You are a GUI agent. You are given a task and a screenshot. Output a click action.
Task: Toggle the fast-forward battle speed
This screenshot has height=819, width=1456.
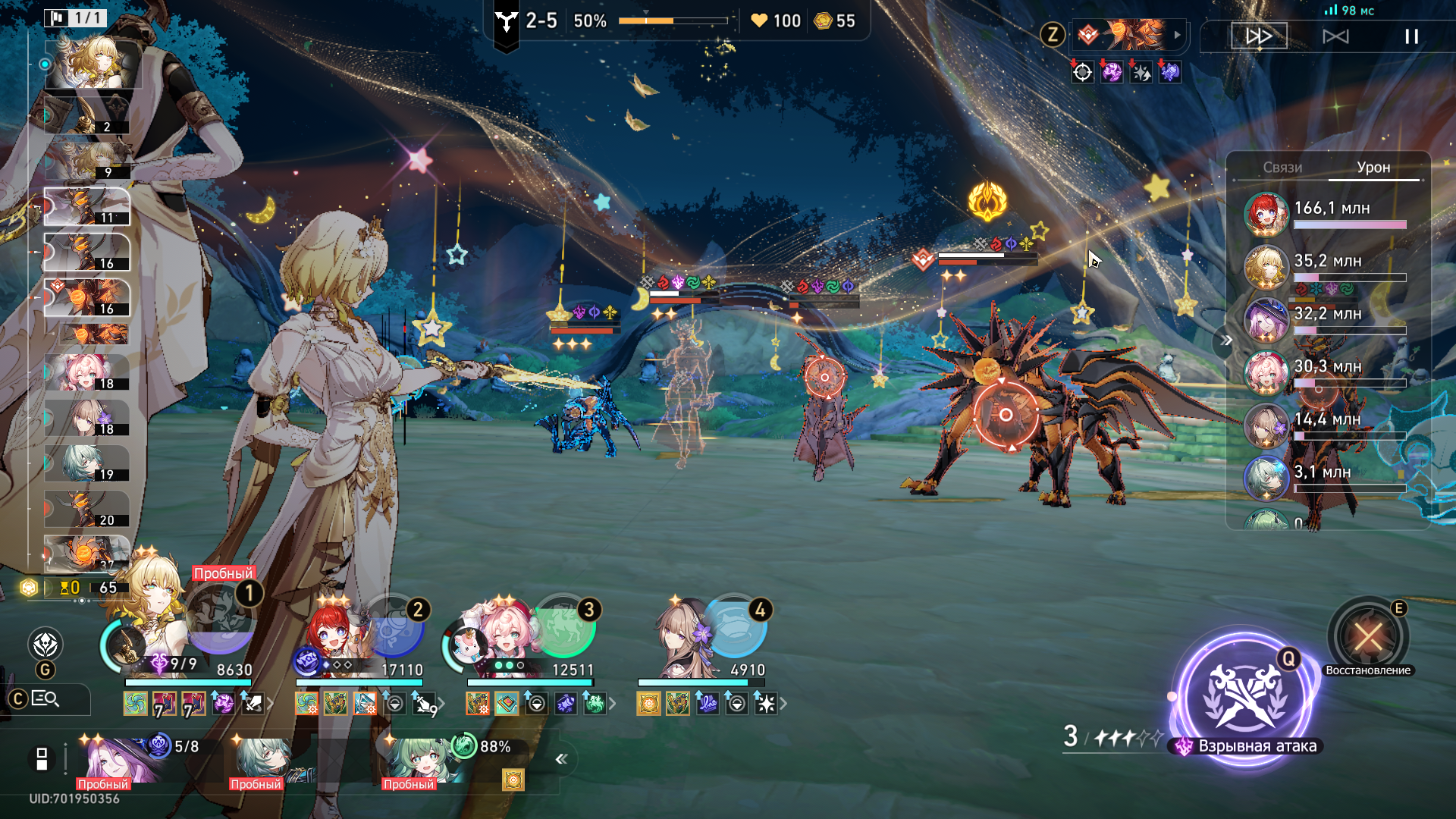point(1259,36)
